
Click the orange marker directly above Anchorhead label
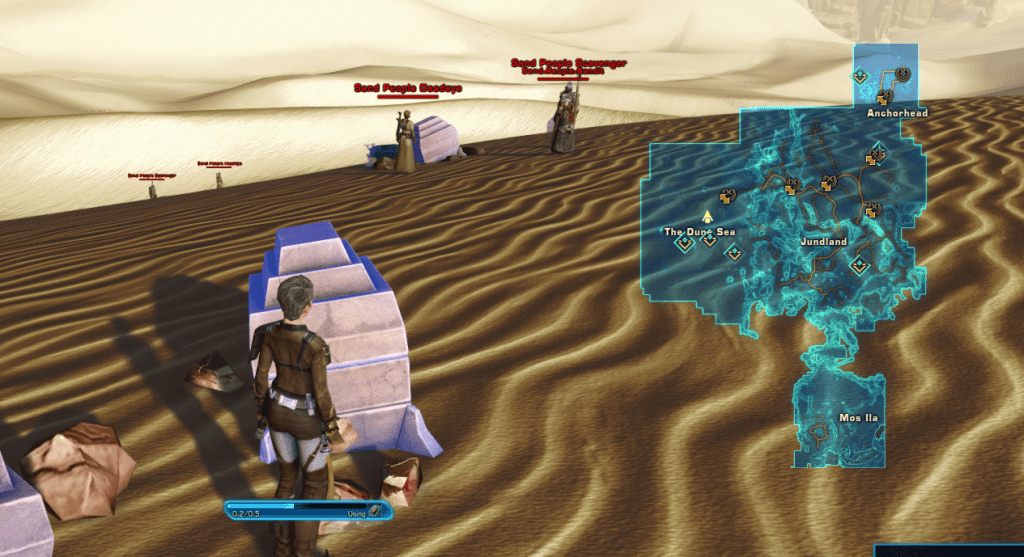tap(883, 97)
